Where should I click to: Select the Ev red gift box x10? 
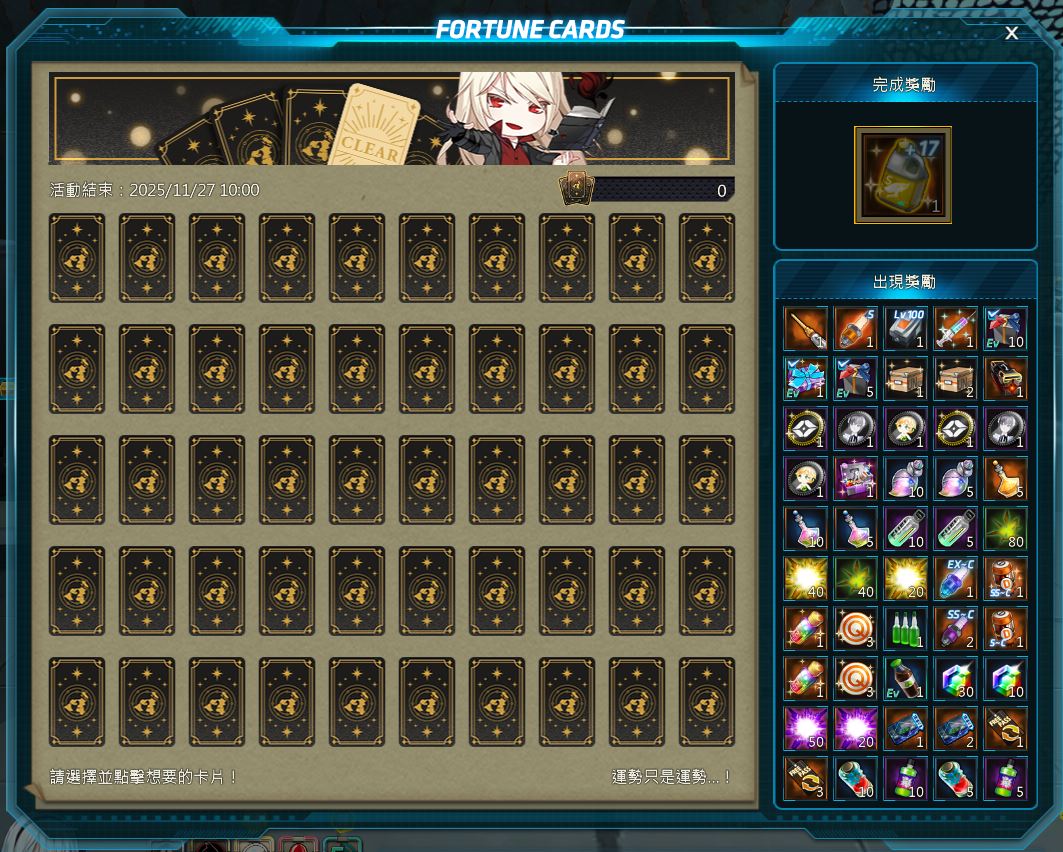click(x=1005, y=328)
